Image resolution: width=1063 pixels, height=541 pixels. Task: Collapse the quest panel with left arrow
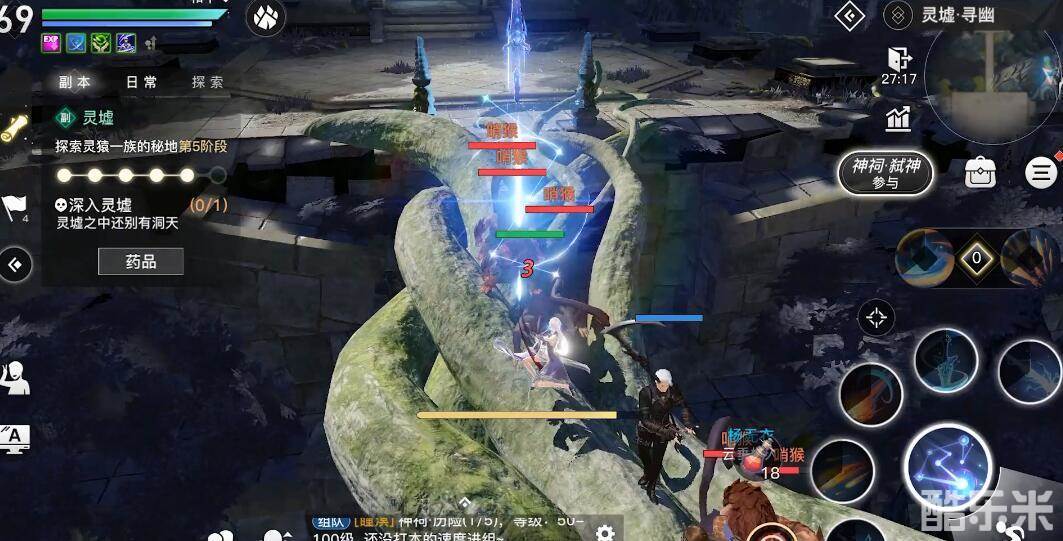16,265
